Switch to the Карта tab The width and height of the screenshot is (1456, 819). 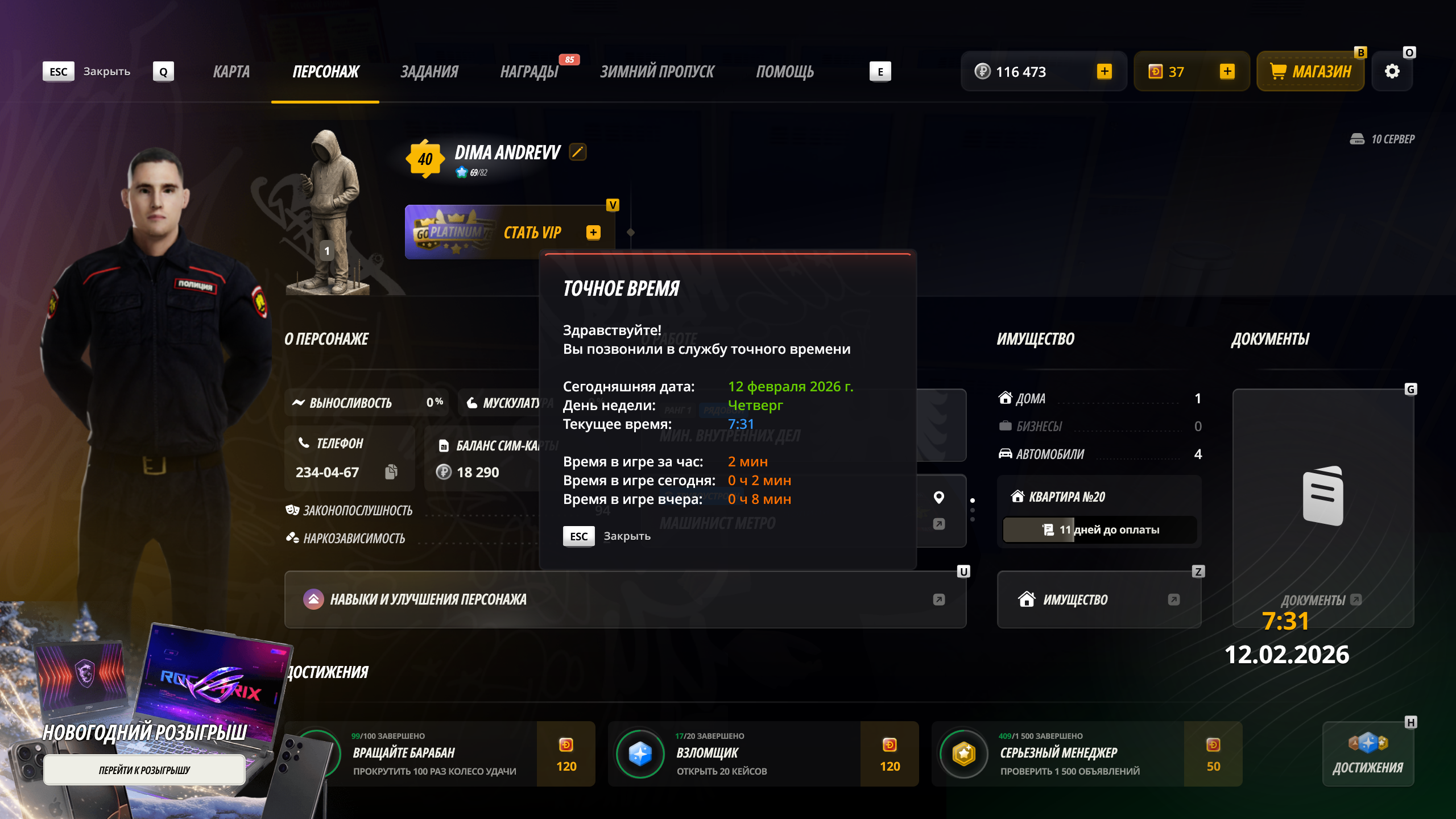point(231,72)
